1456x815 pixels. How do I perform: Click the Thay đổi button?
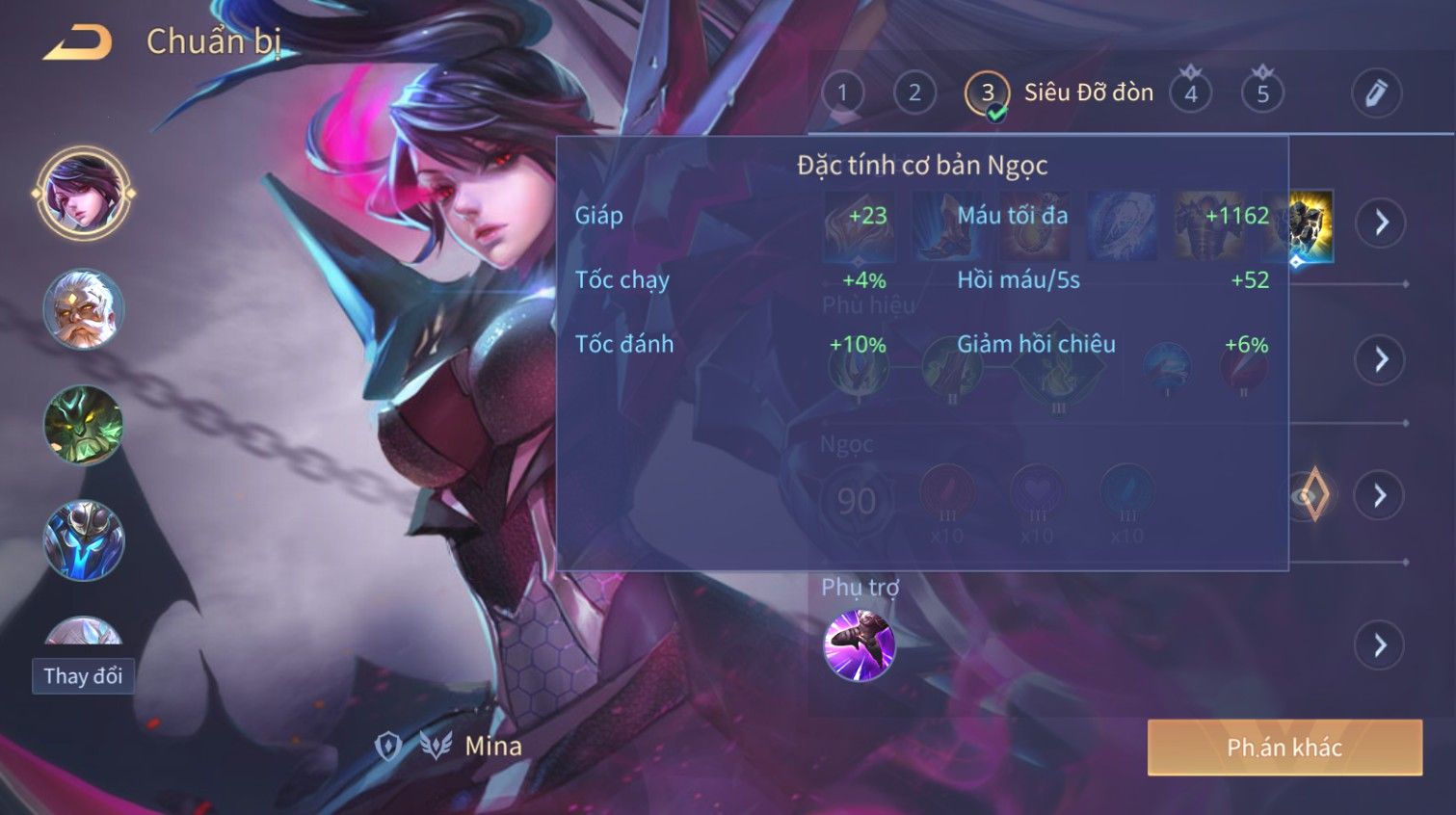(x=83, y=676)
